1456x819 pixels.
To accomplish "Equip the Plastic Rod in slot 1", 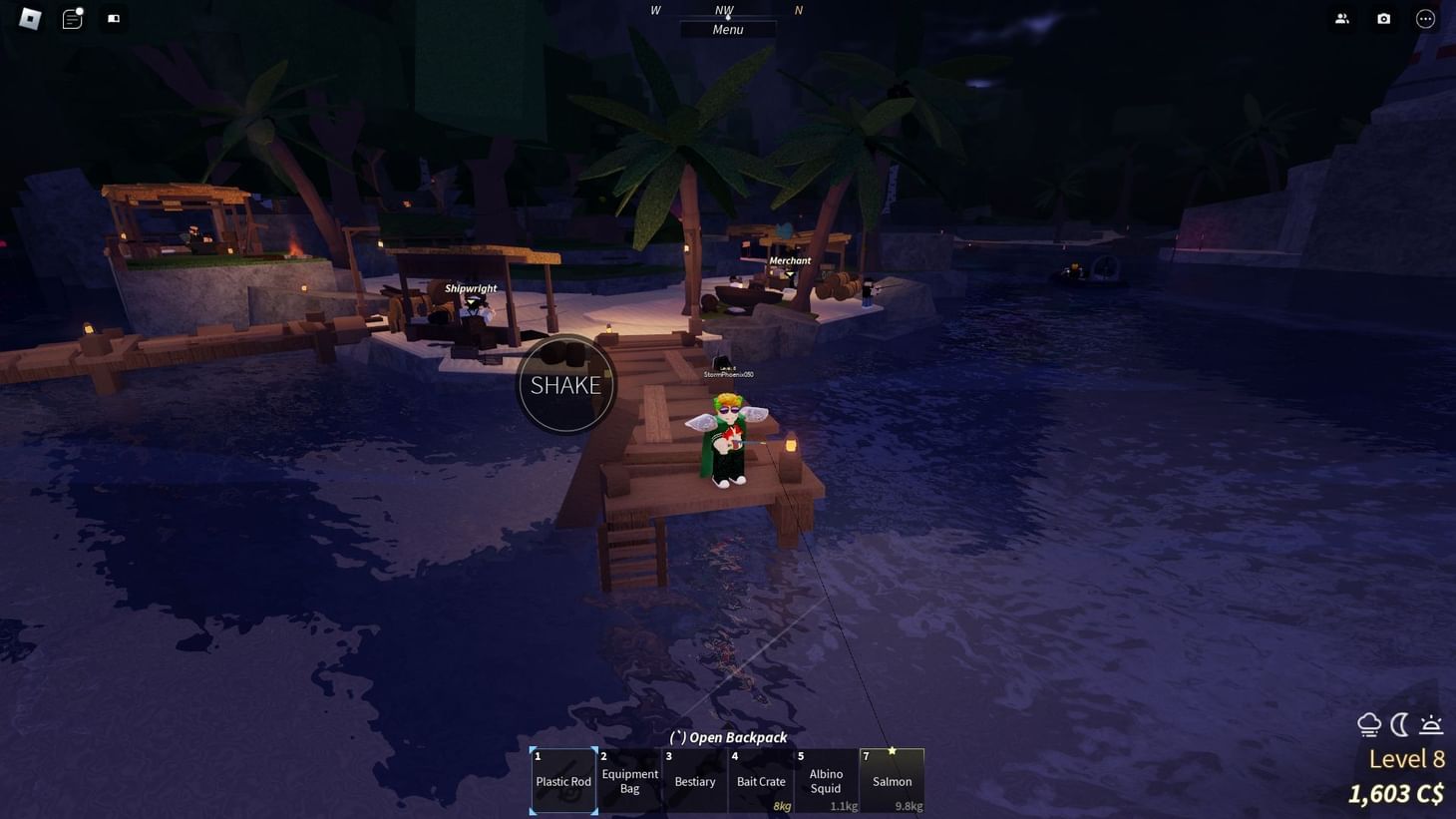I will click(x=563, y=781).
